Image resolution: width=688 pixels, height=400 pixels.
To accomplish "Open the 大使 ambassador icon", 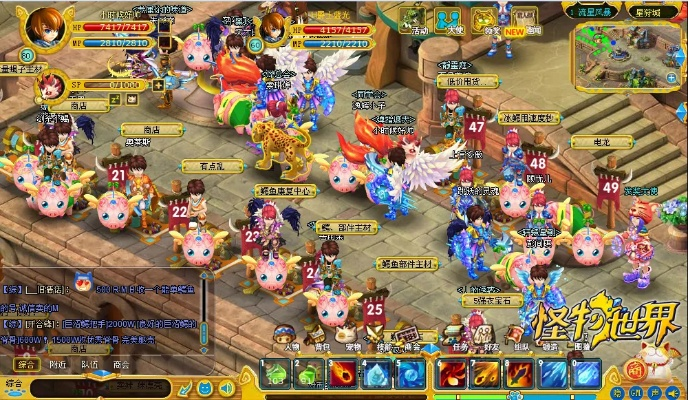I will coord(452,20).
